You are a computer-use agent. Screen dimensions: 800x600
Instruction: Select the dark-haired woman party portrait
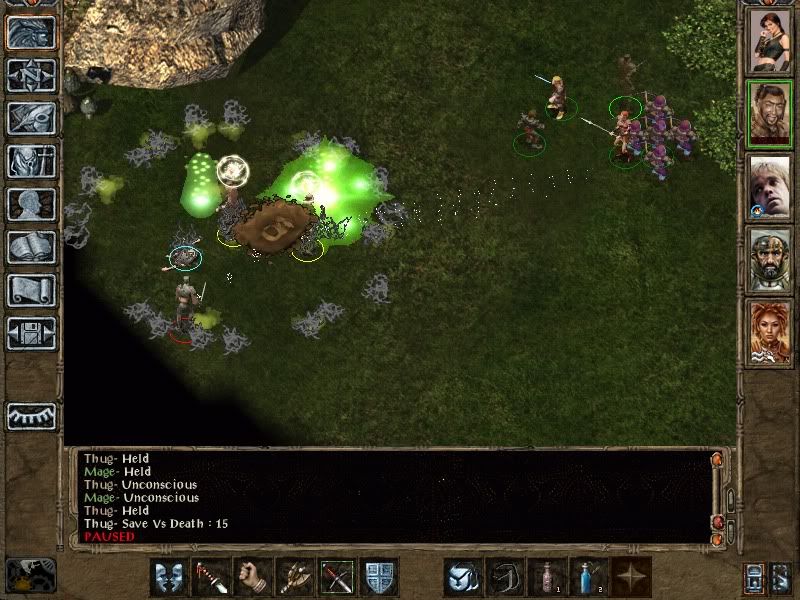pyautogui.click(x=770, y=41)
